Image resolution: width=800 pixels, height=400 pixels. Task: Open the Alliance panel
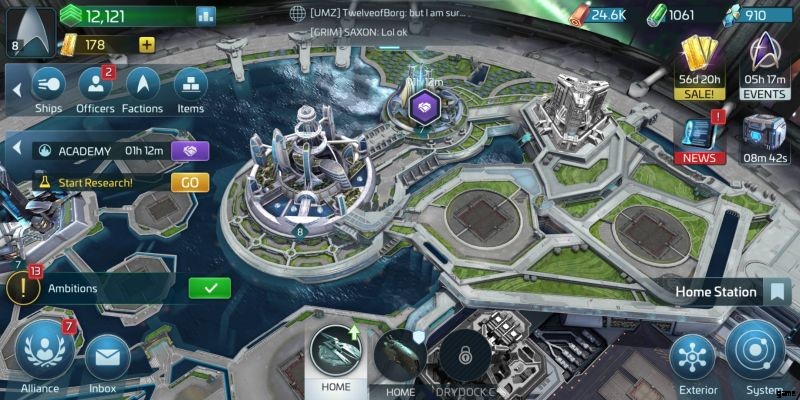[x=40, y=354]
